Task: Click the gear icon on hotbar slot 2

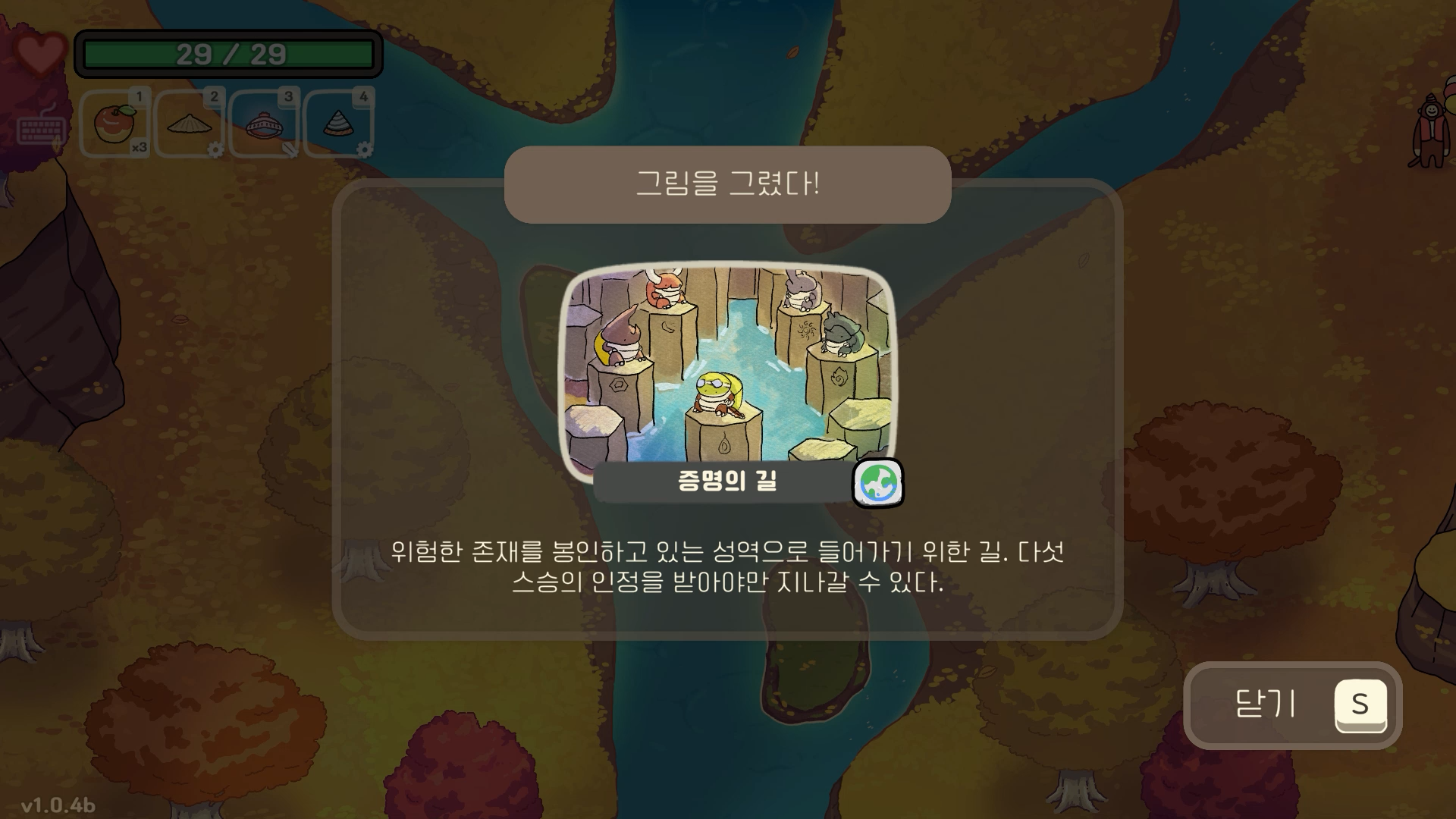Action: pos(216,149)
